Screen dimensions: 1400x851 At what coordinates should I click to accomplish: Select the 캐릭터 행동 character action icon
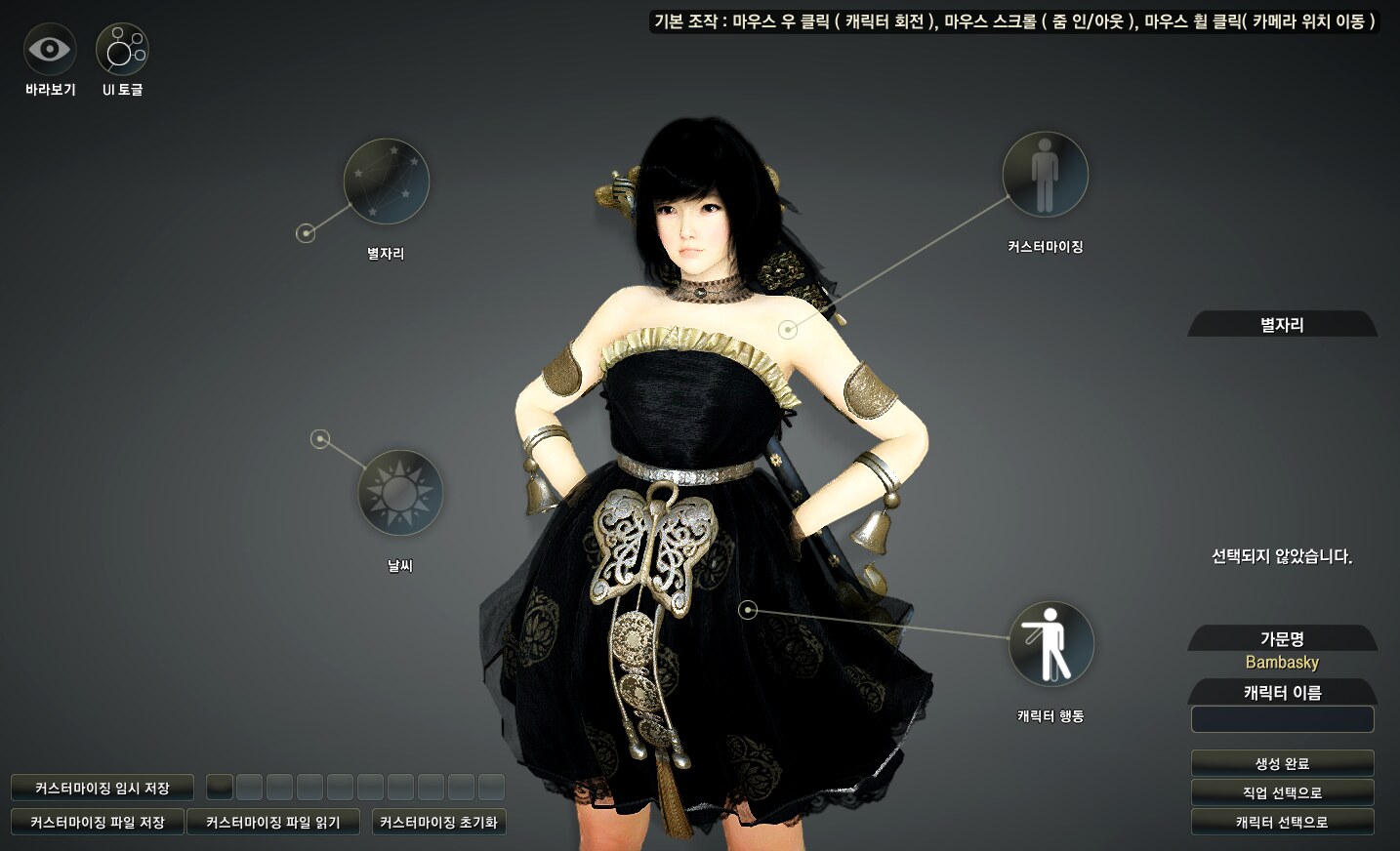[x=1050, y=644]
